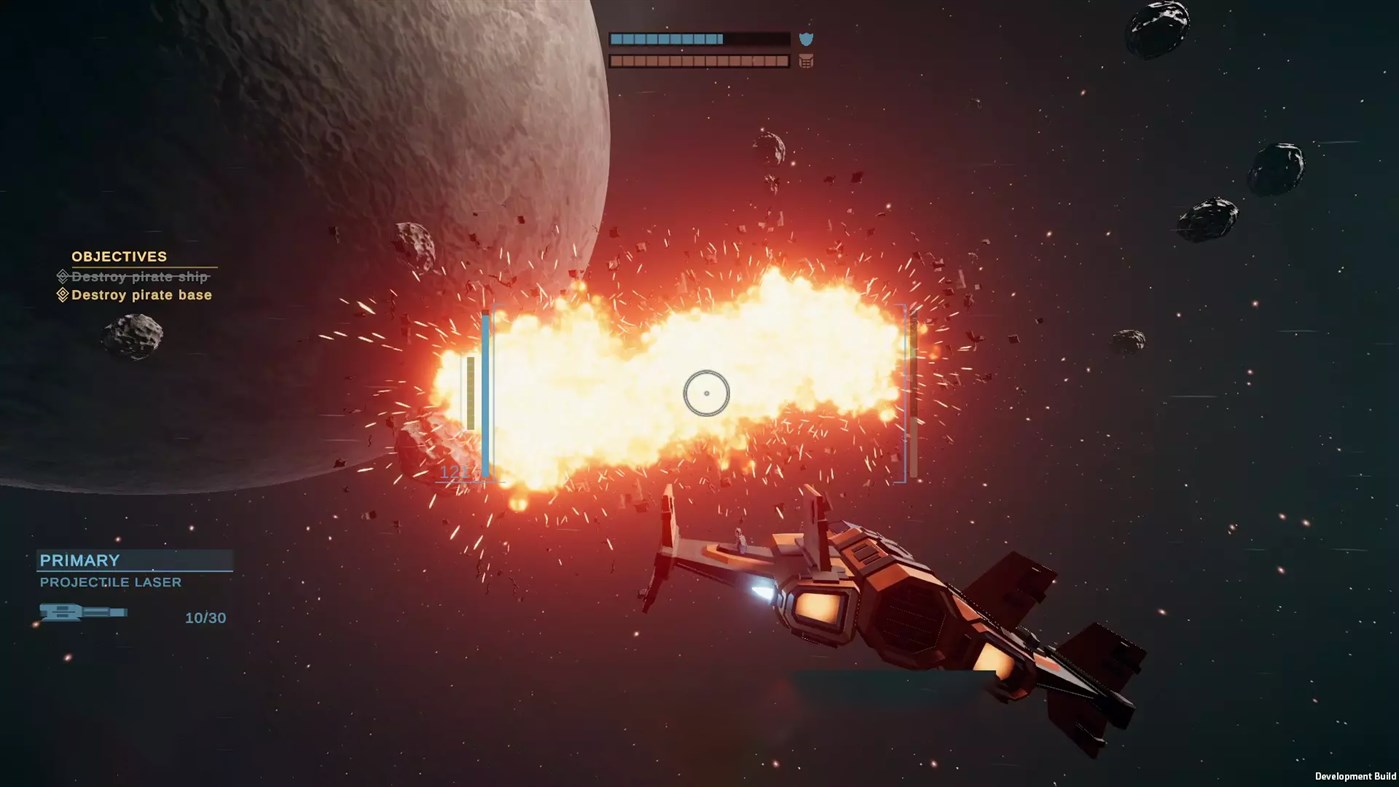Screen dimensions: 1399x787
Task: Click the 121 distance readout near the target
Action: [456, 472]
